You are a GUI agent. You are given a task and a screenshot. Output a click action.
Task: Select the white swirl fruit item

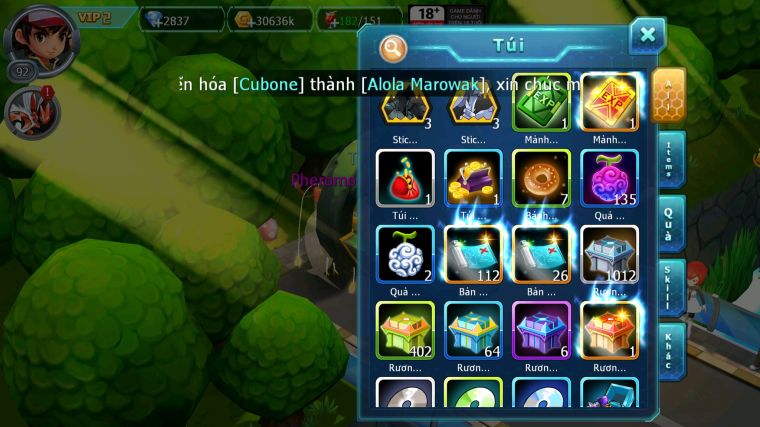(x=405, y=254)
